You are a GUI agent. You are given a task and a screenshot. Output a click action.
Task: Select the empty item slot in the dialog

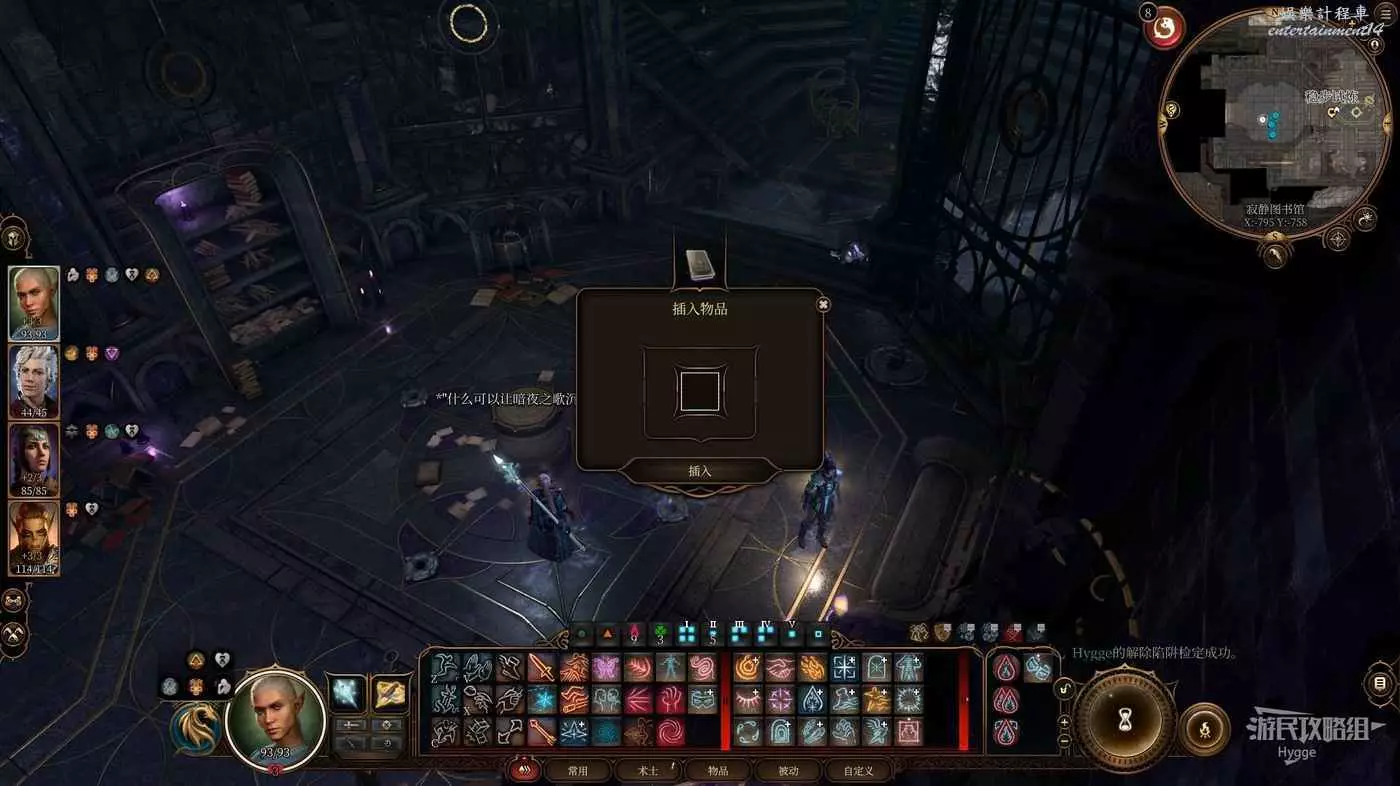click(700, 391)
